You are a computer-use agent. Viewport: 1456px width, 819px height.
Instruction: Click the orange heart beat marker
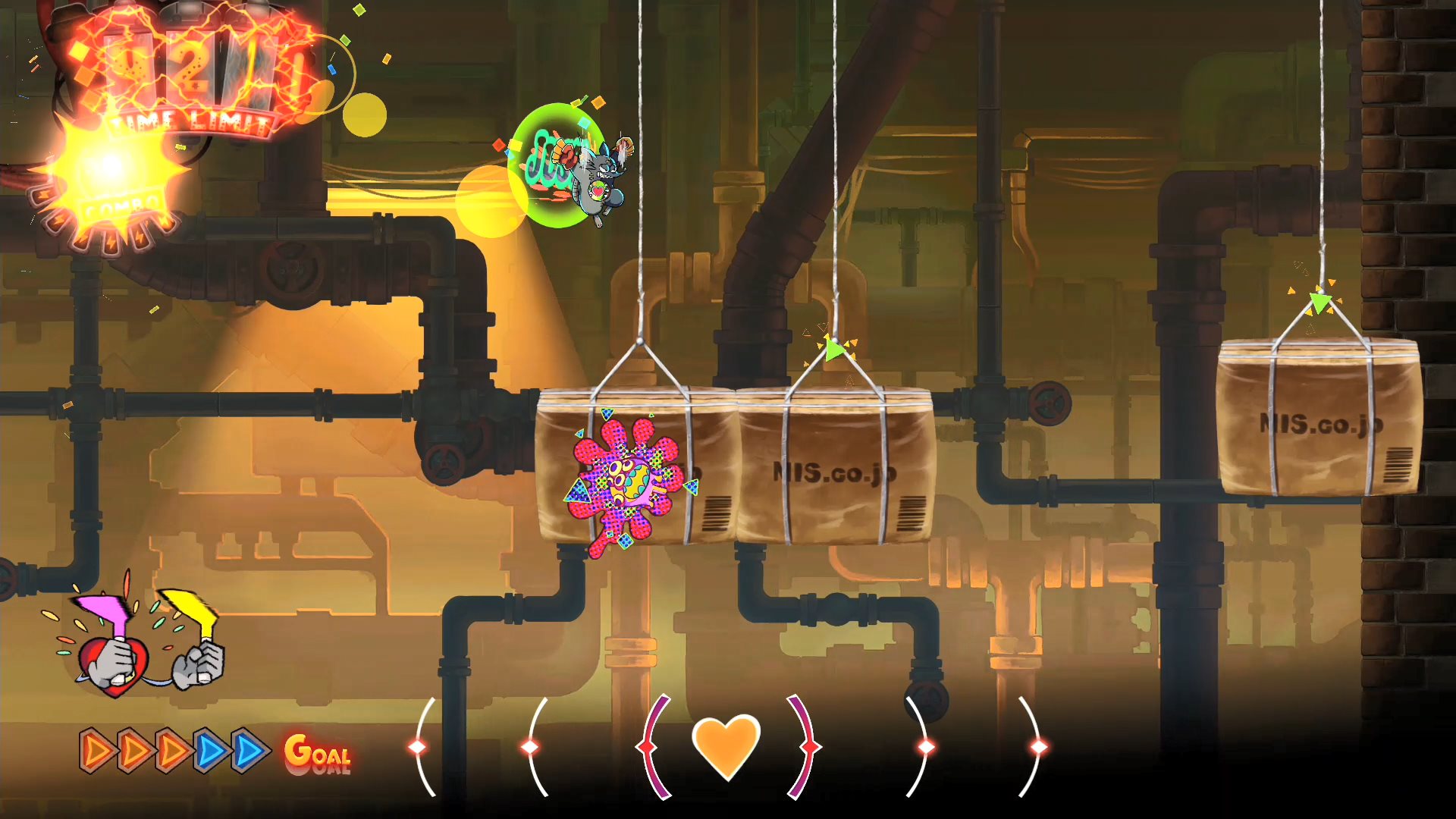pos(726,746)
